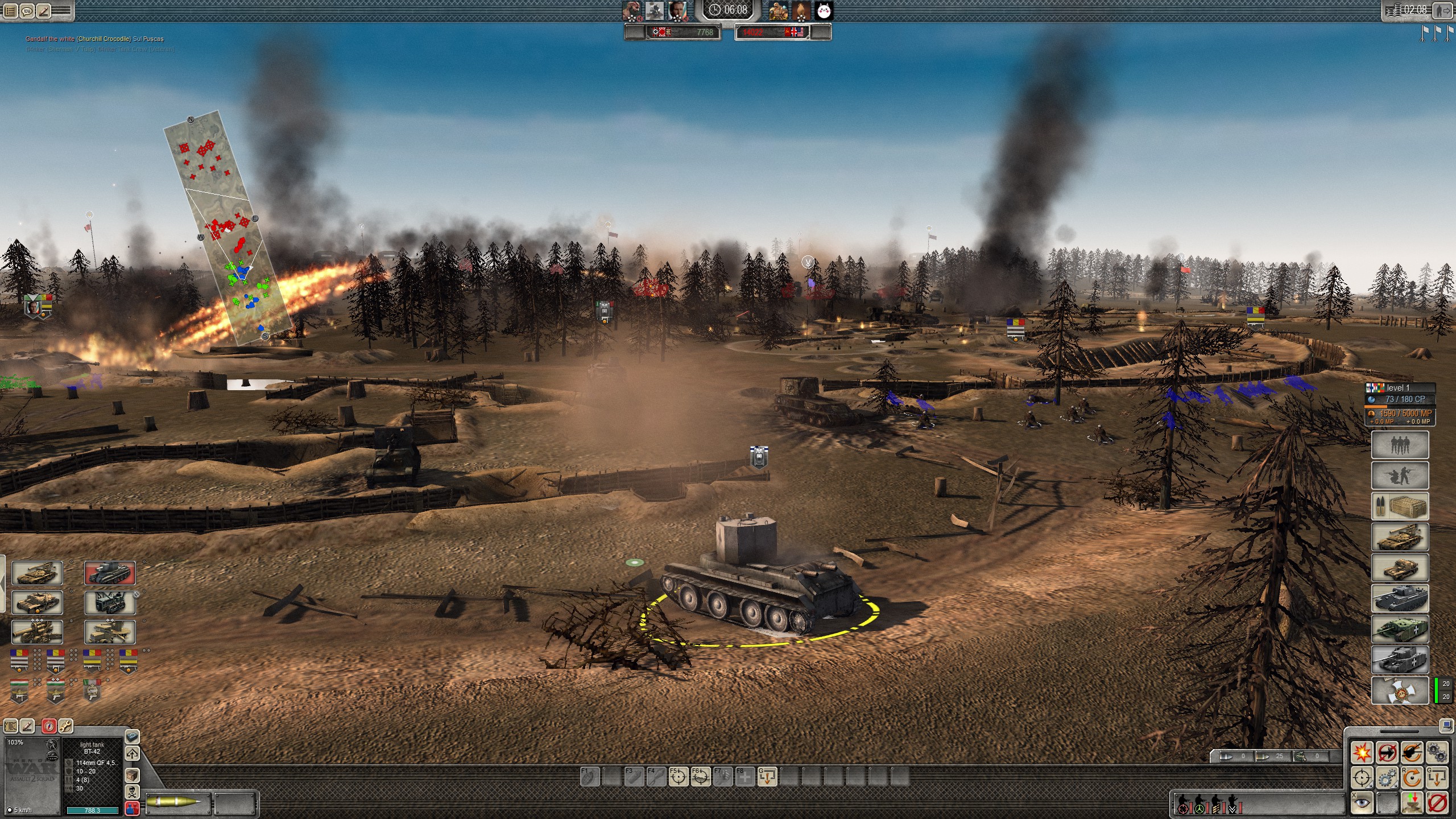
Task: Activate the explosion attack order button
Action: click(x=1362, y=752)
